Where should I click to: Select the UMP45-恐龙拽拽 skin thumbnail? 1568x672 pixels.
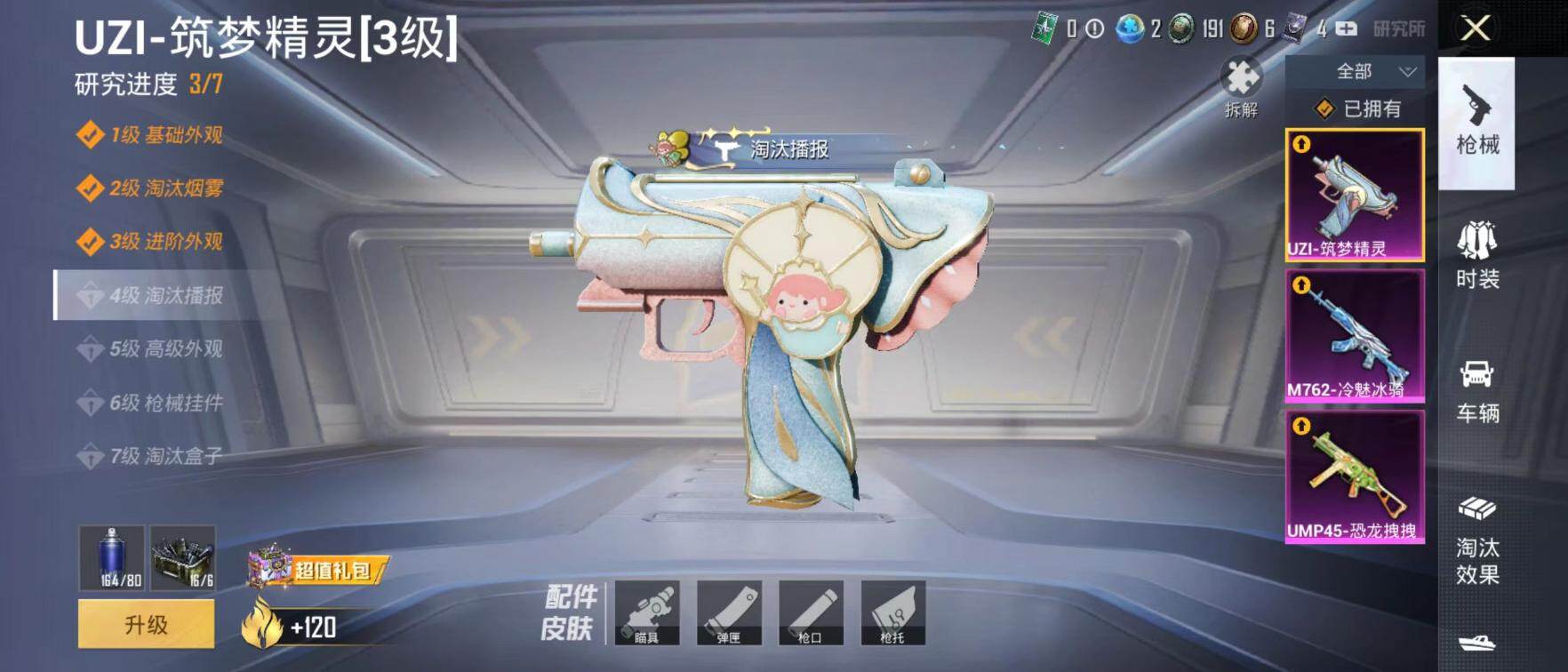pos(1355,476)
